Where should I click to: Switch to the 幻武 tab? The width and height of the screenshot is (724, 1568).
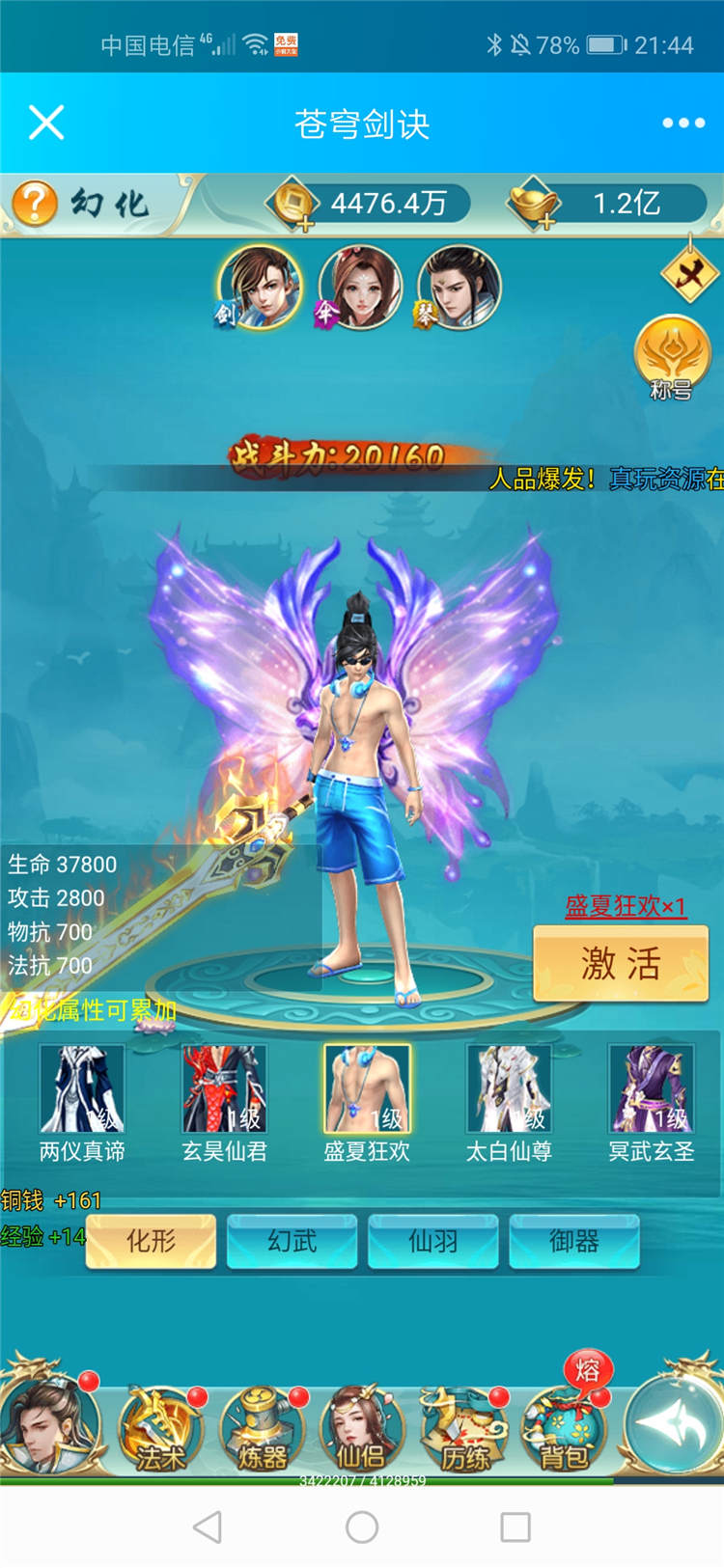[292, 1241]
